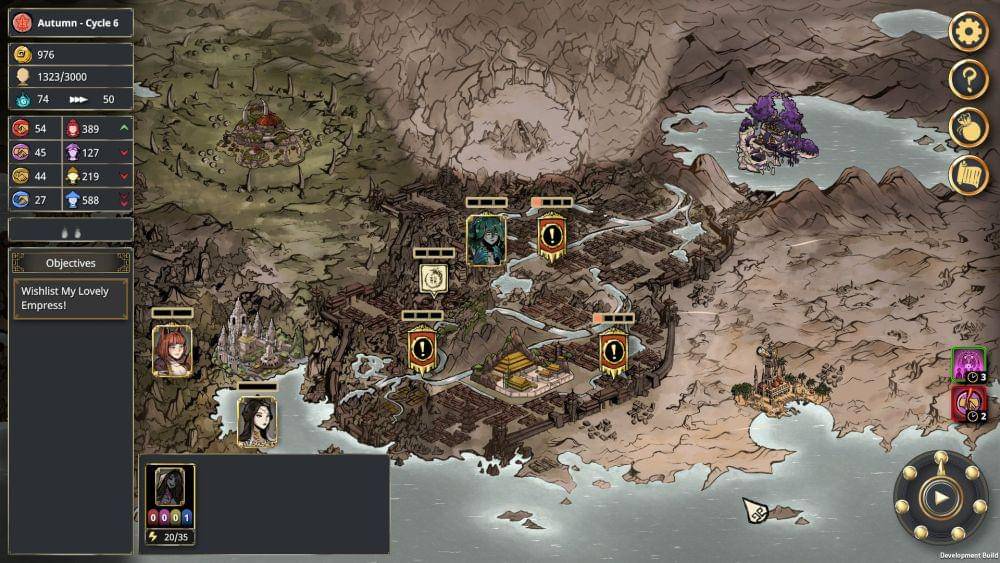Click the Wishlist My Lovely Empress objective

point(71,299)
